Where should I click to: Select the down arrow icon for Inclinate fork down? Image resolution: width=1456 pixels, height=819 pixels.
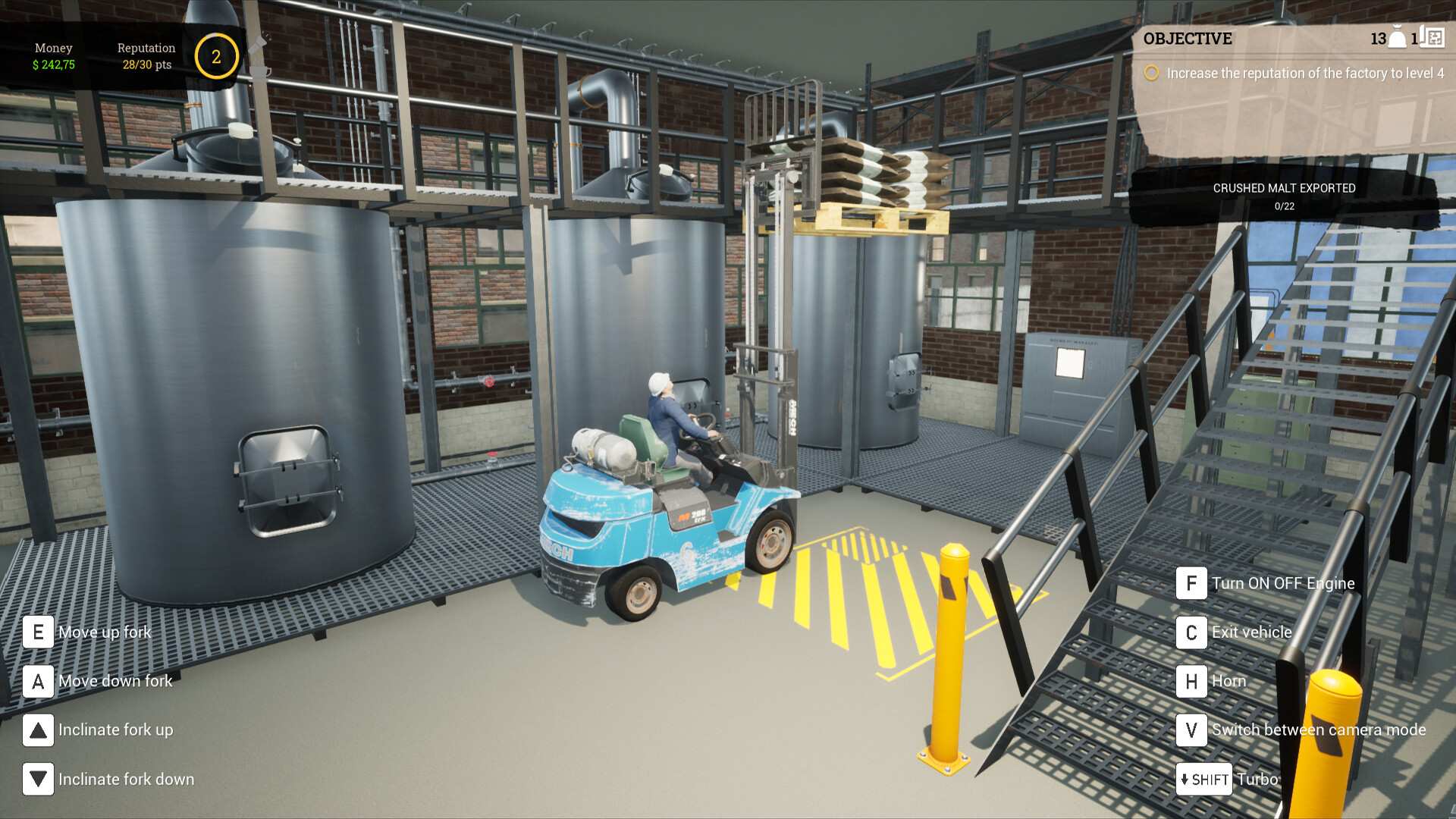(x=37, y=779)
